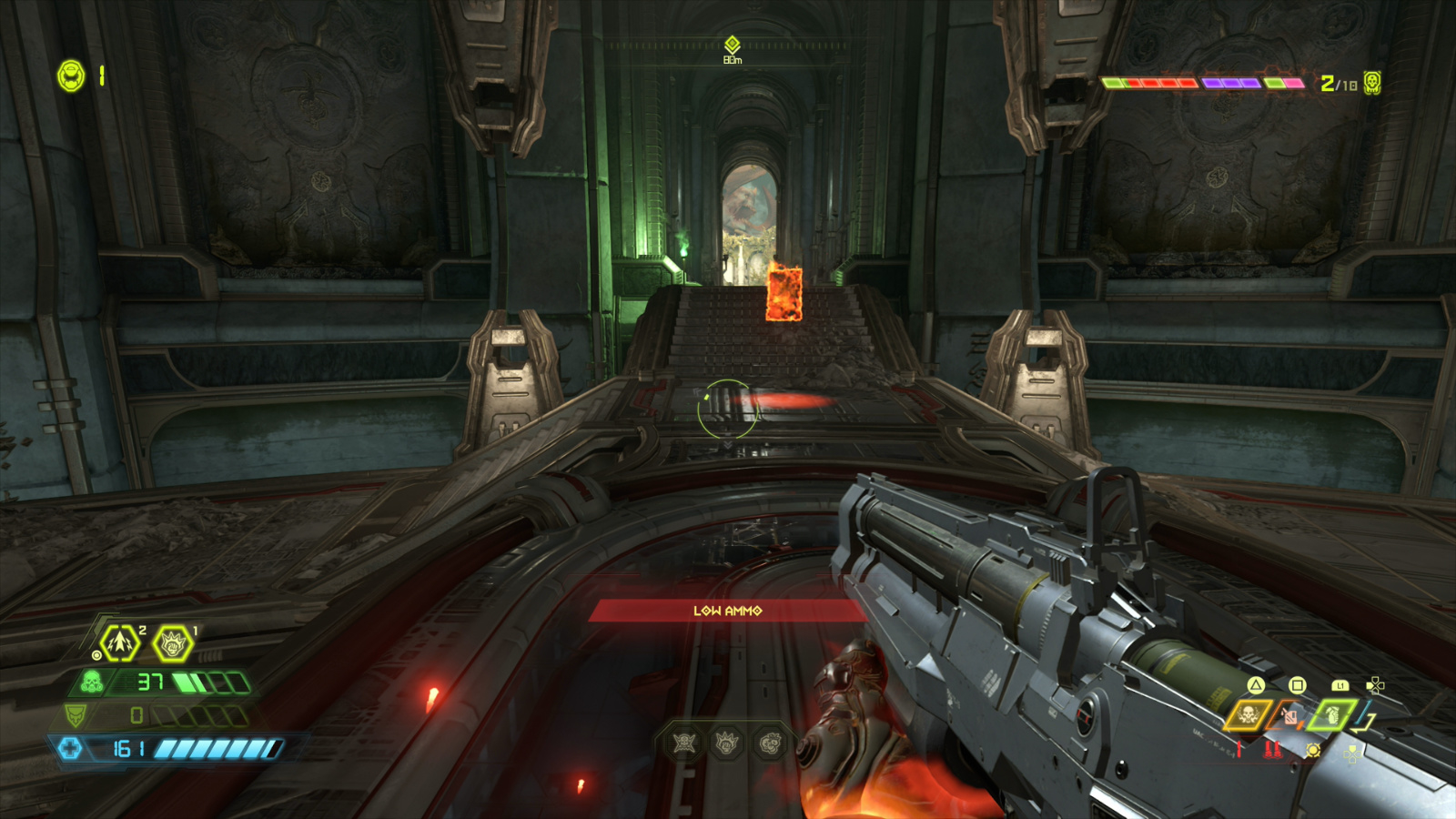1456x819 pixels.
Task: Toggle the leftmost rune medallion at bottom center
Action: [x=682, y=744]
